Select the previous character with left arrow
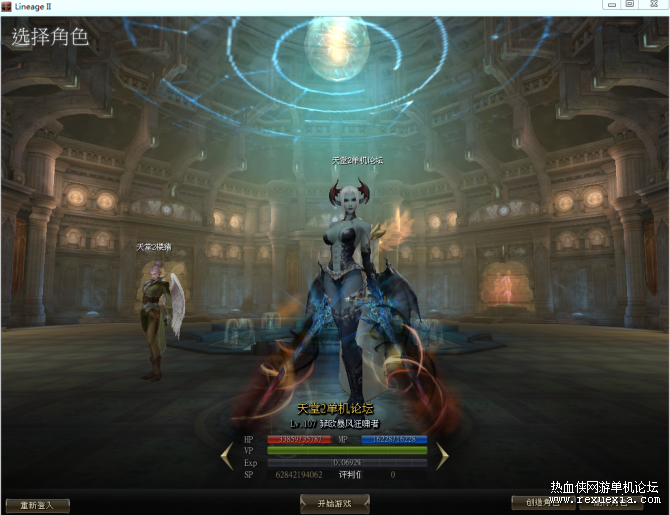The image size is (670, 515). 227,456
